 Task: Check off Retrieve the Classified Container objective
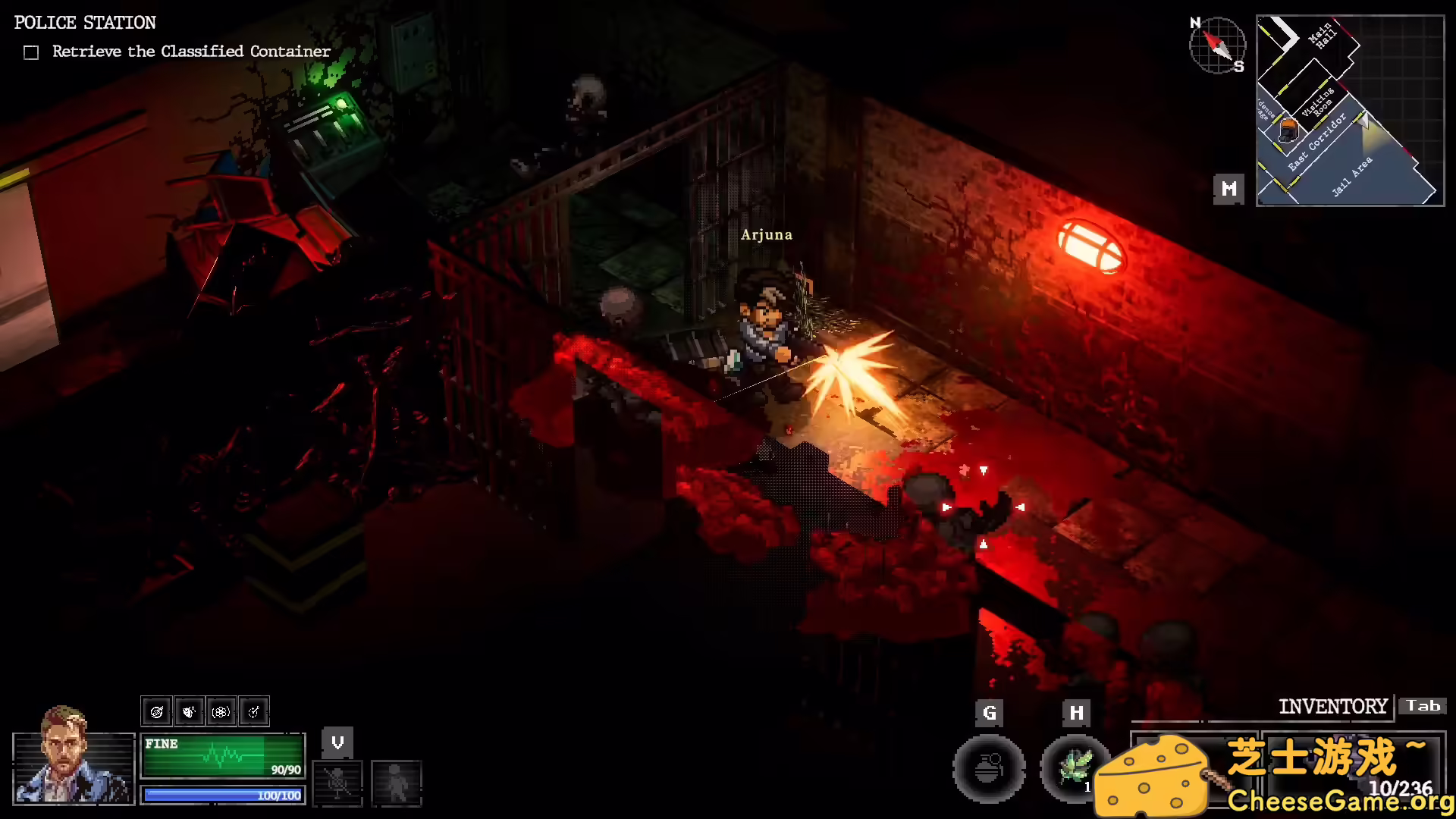click(31, 52)
